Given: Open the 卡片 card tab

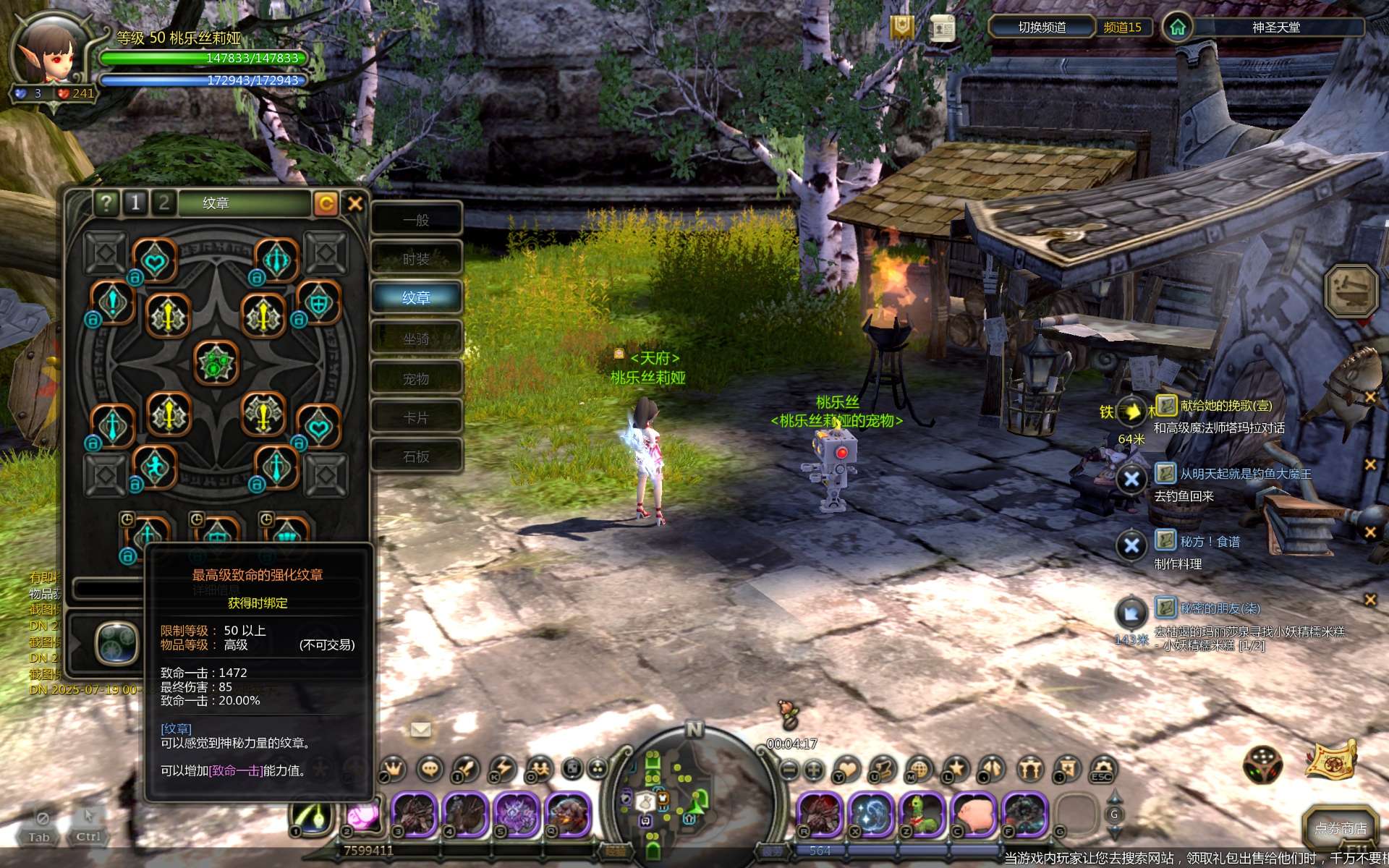Looking at the screenshot, I should pos(417,417).
